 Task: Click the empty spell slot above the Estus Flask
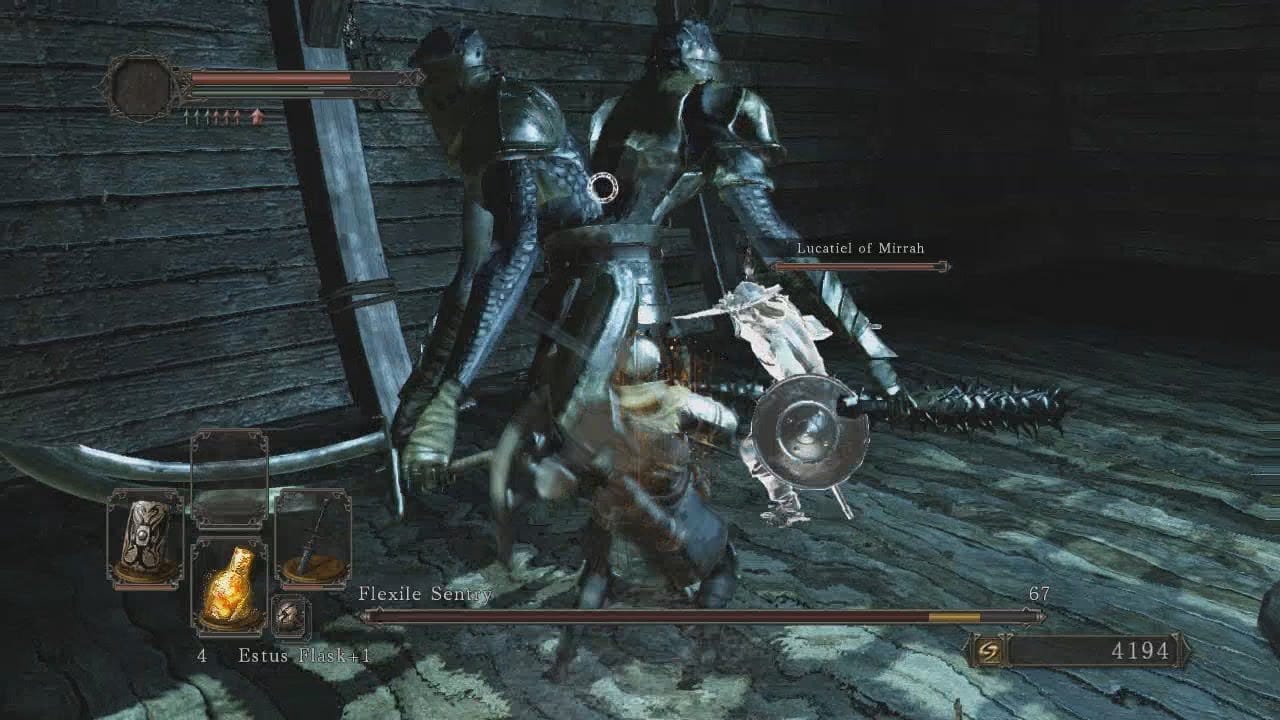tap(229, 480)
